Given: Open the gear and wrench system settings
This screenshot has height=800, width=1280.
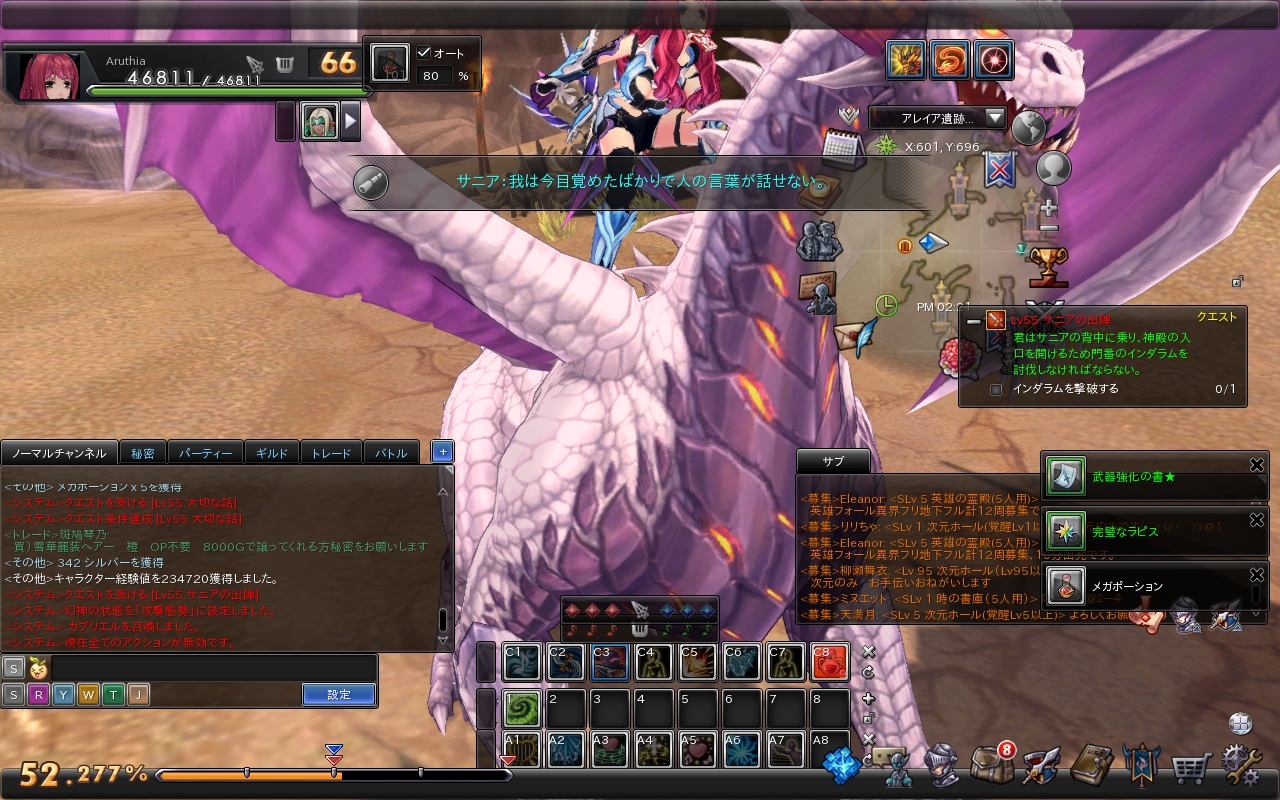Looking at the screenshot, I should pyautogui.click(x=1242, y=766).
